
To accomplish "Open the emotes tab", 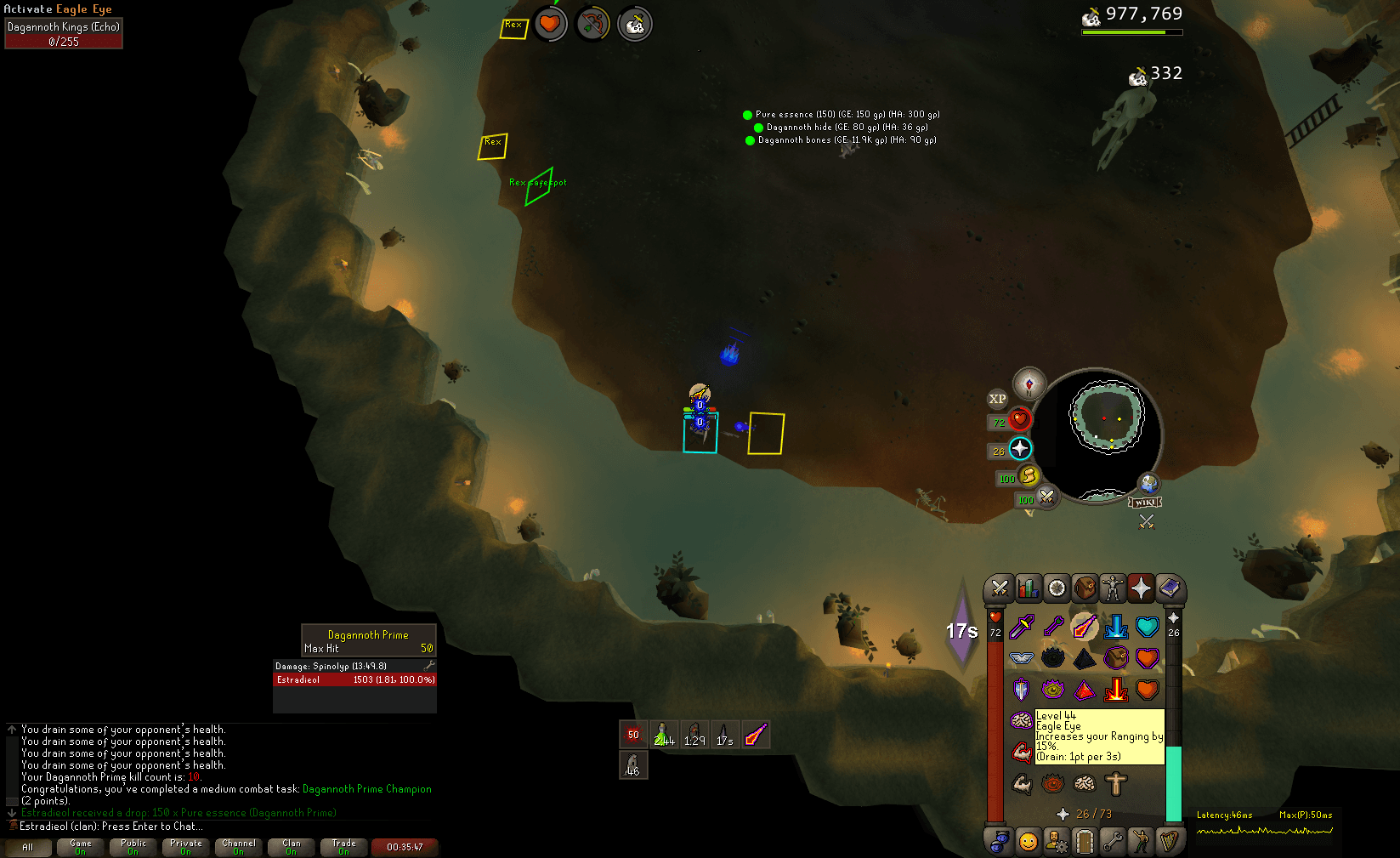I will 1141,842.
